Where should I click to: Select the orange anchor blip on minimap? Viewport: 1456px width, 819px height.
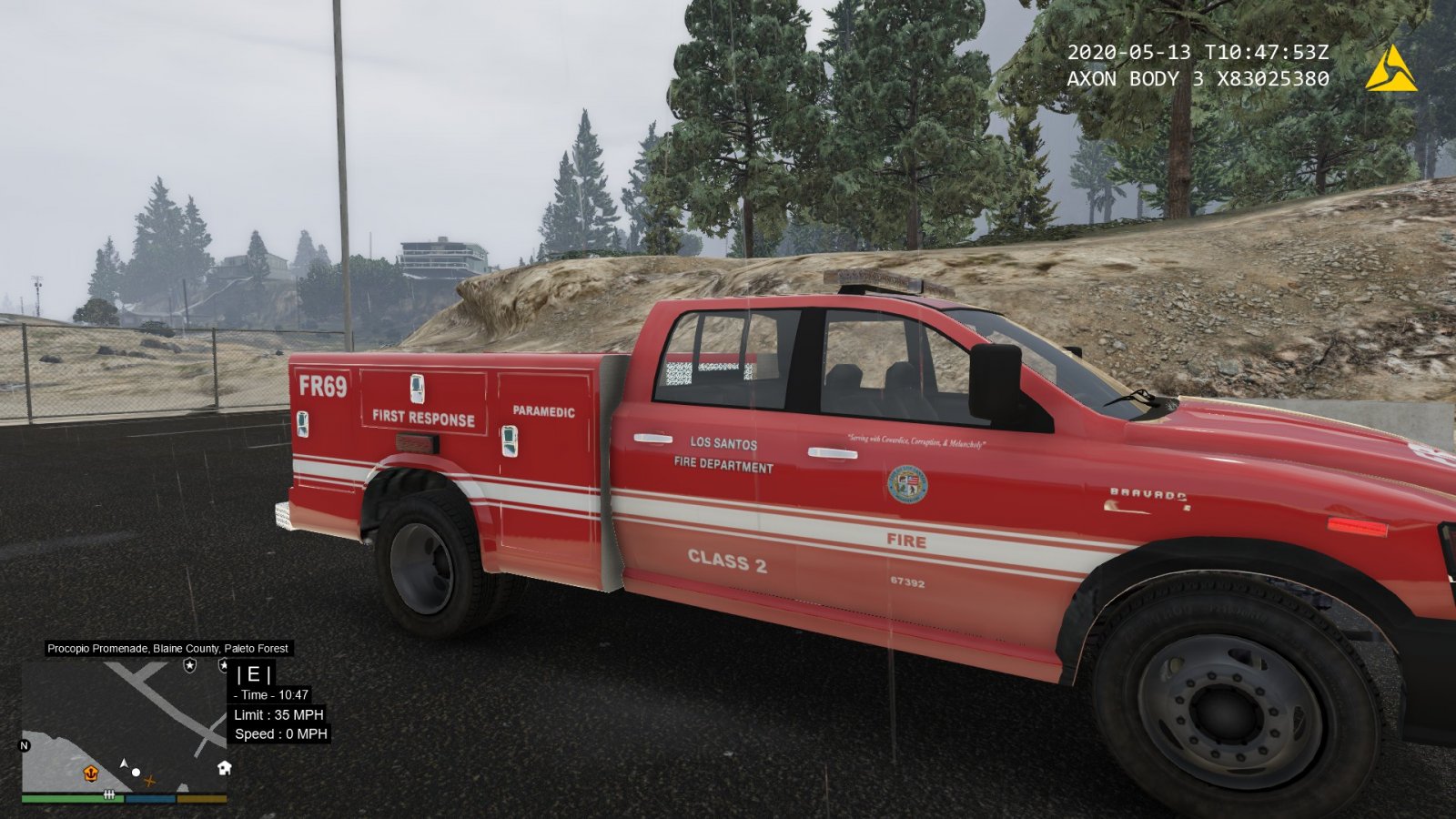pos(91,773)
